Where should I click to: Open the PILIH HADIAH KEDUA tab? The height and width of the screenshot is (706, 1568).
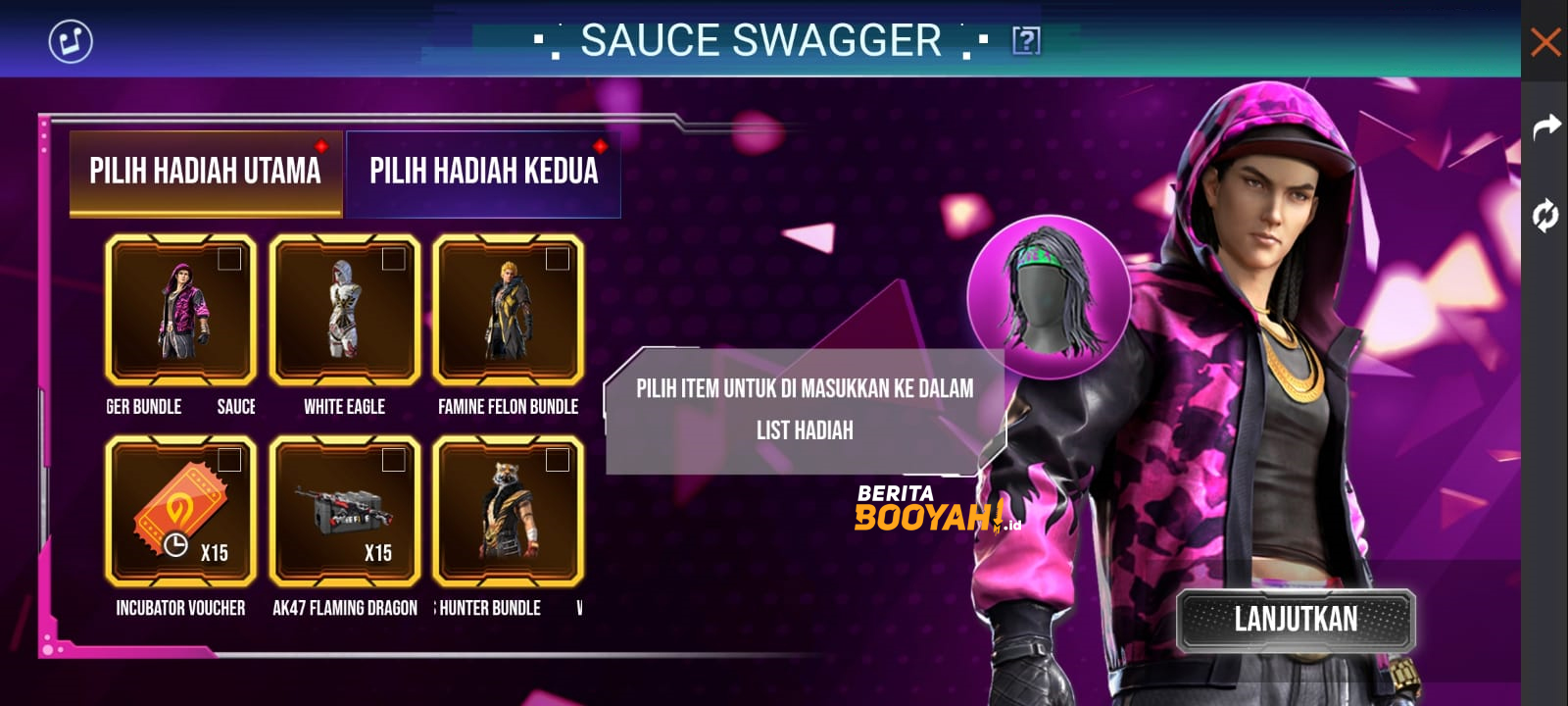coord(482,173)
